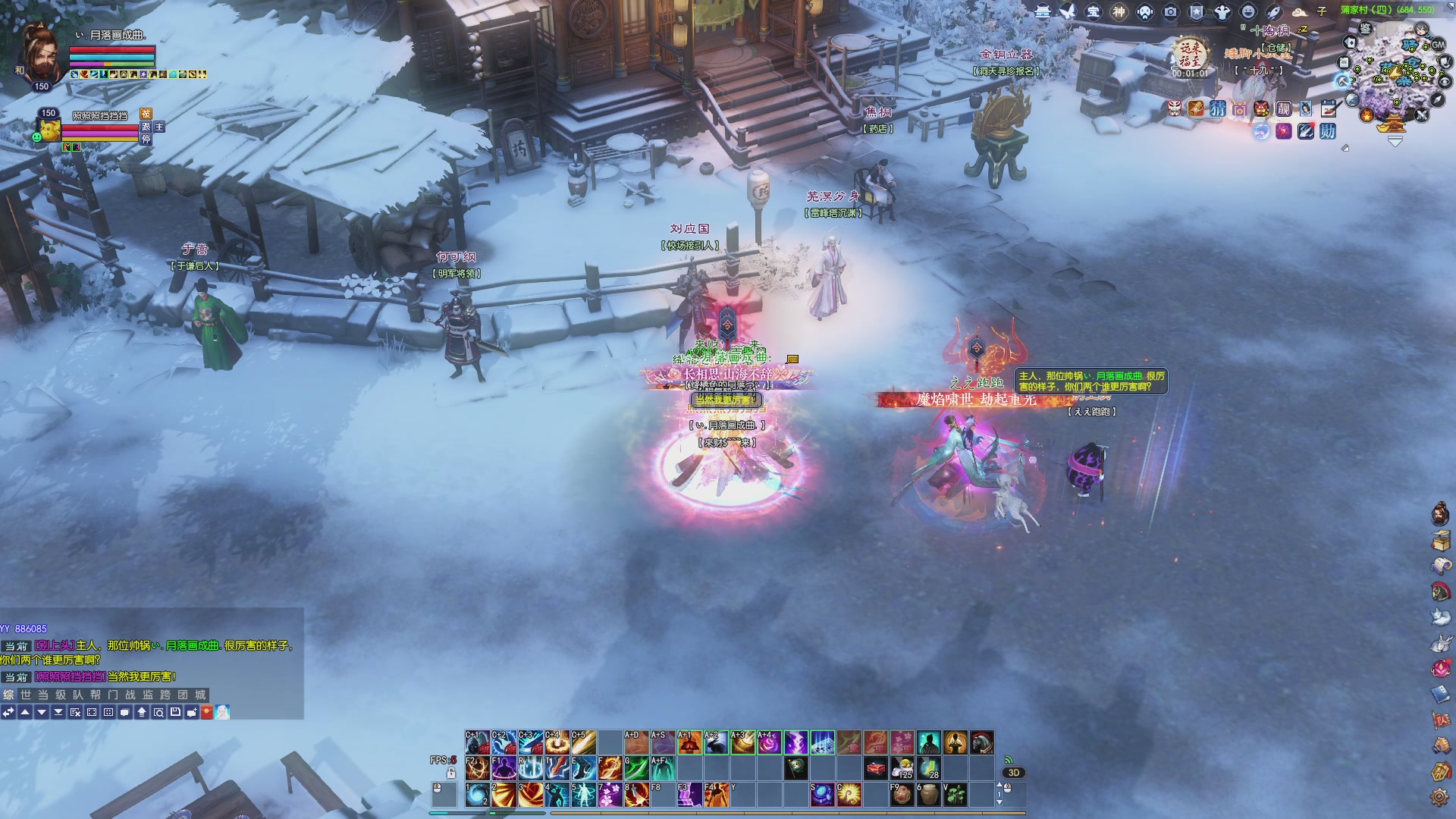Click the player portrait in the top-left
The width and height of the screenshot is (1456, 819).
point(43,53)
